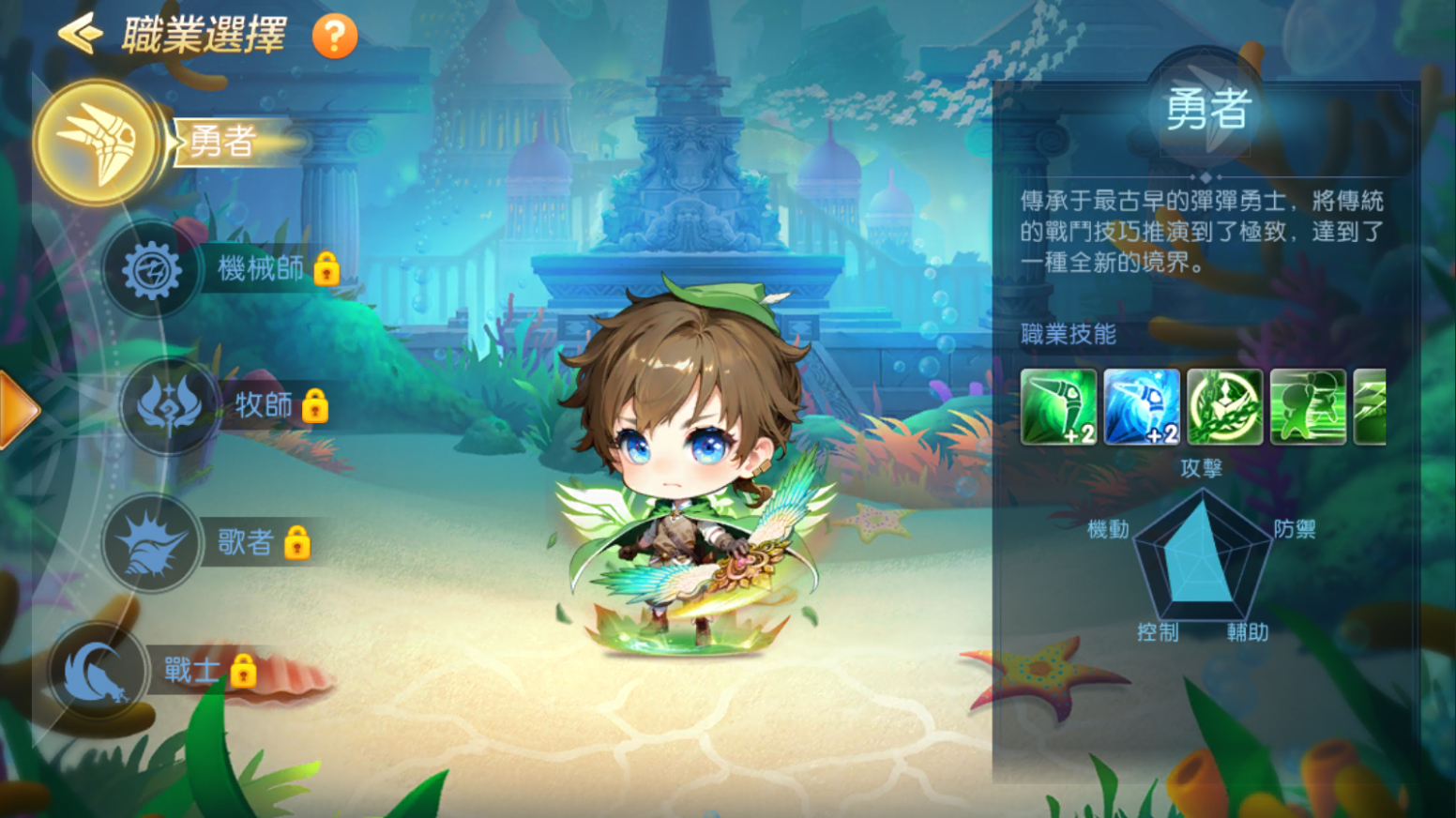The height and width of the screenshot is (818, 1456).
Task: View the green circular emblem skill icon
Action: (1224, 406)
